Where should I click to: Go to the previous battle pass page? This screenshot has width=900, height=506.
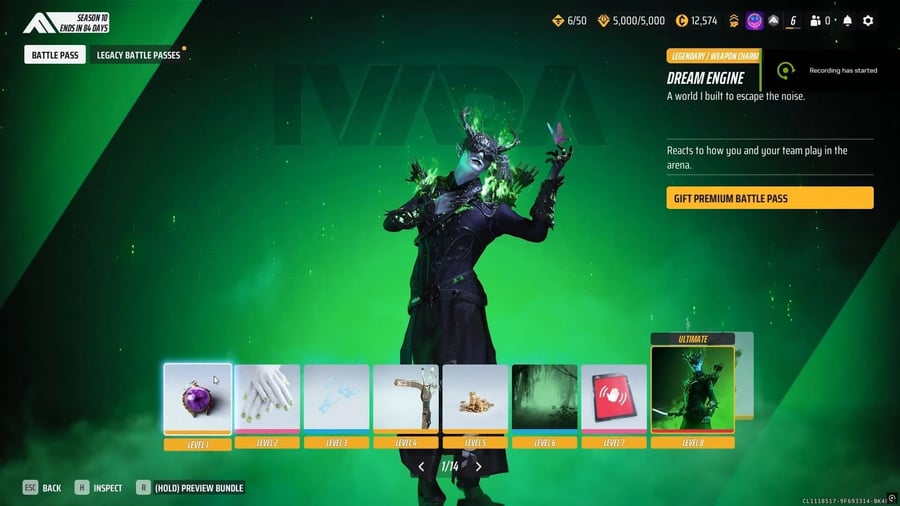(421, 466)
